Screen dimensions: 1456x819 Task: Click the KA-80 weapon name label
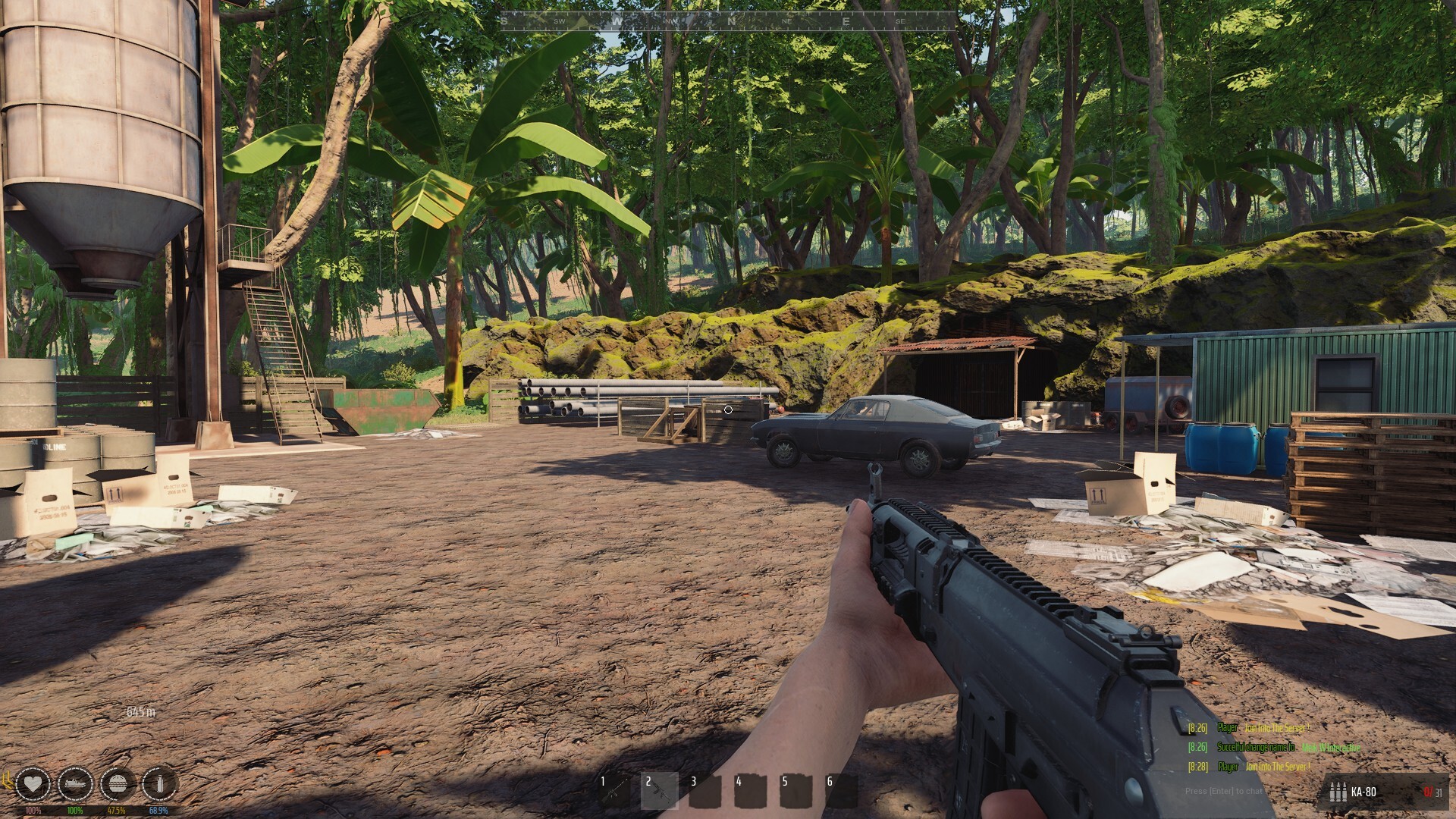click(x=1363, y=792)
